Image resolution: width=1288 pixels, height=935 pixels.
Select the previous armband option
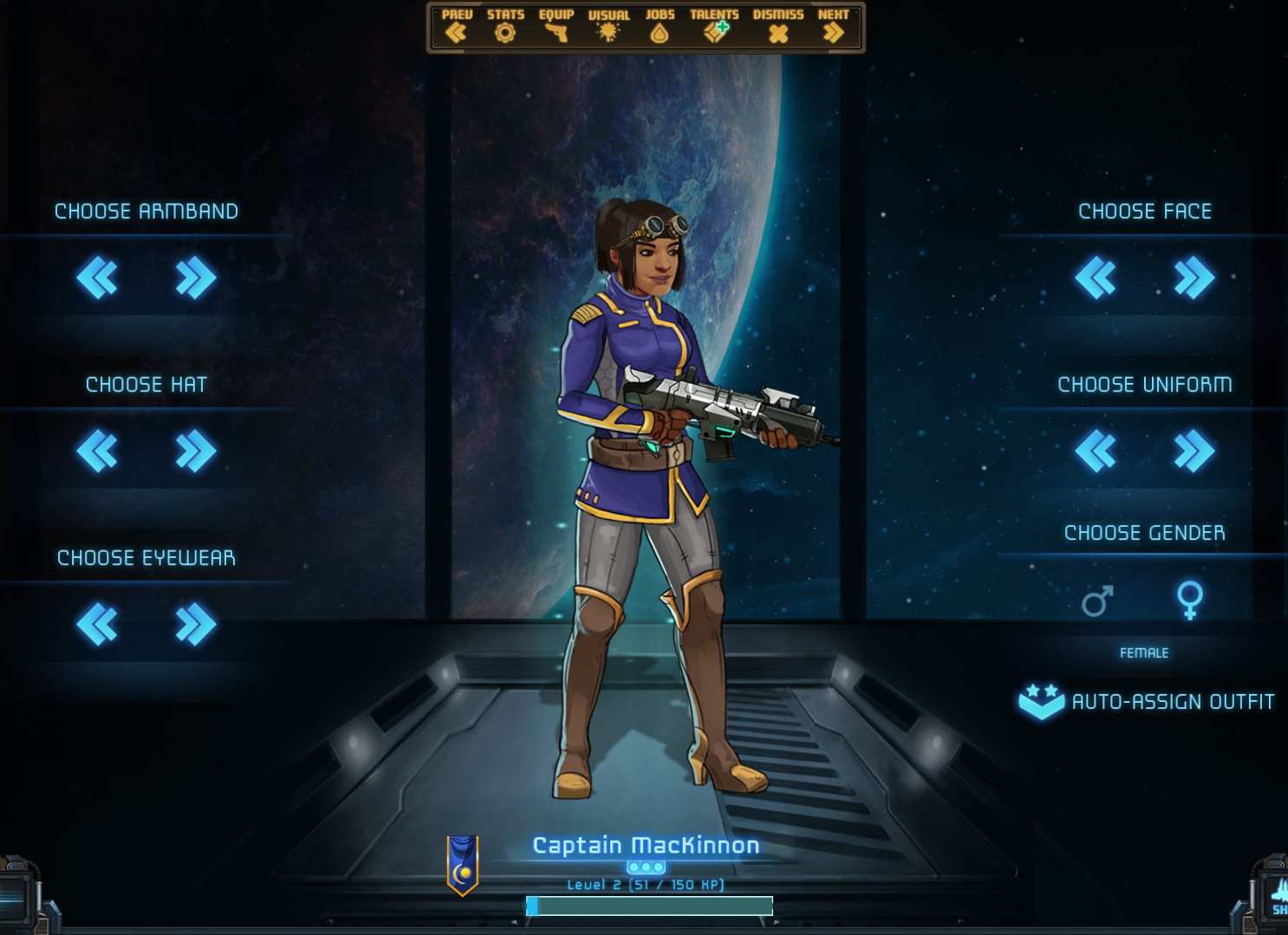97,278
